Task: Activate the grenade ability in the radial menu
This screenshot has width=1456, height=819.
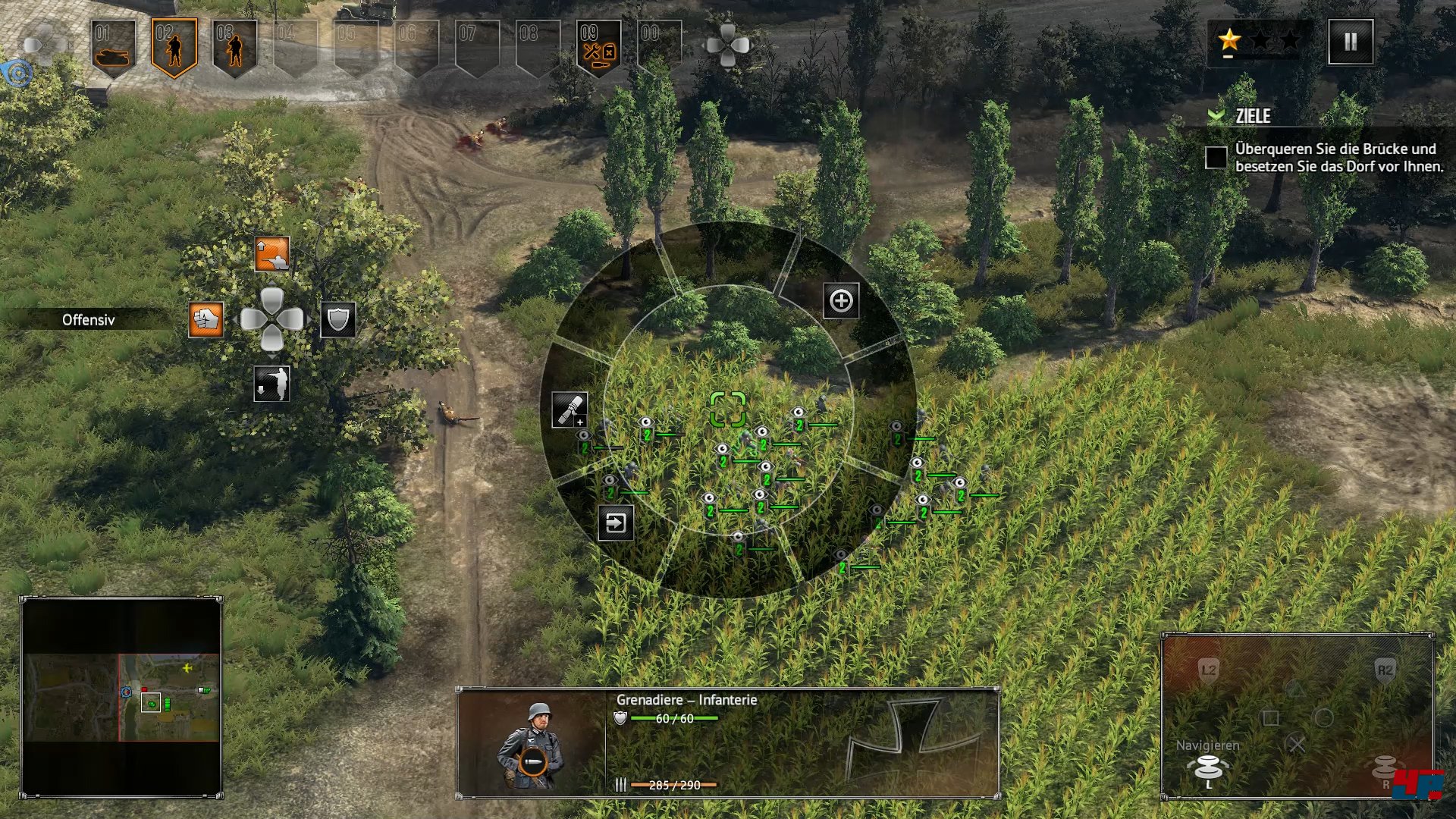Action: 569,409
